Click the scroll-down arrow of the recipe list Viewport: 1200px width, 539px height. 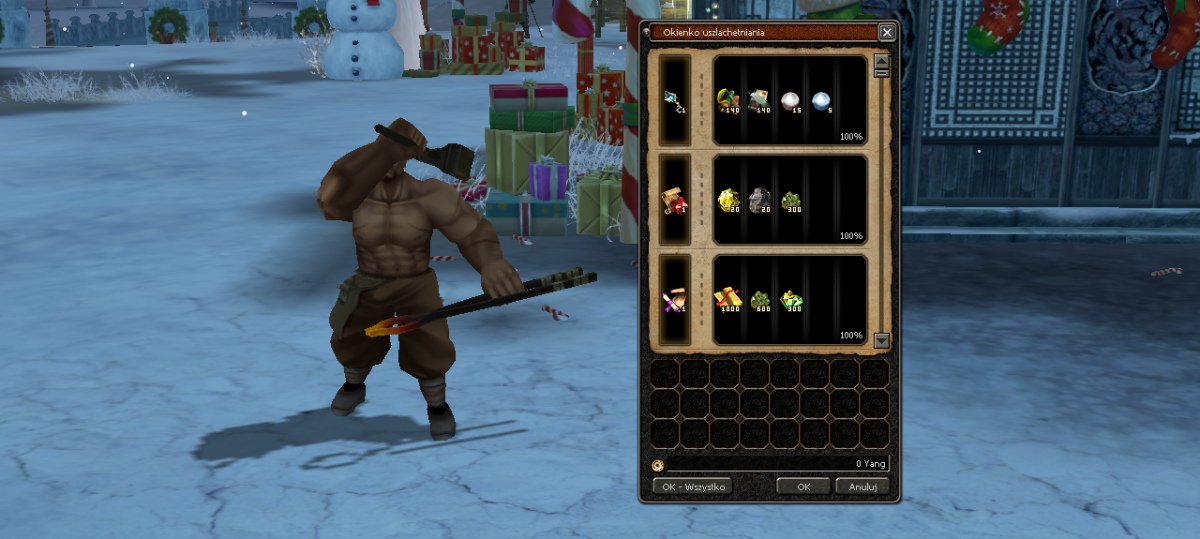881,340
